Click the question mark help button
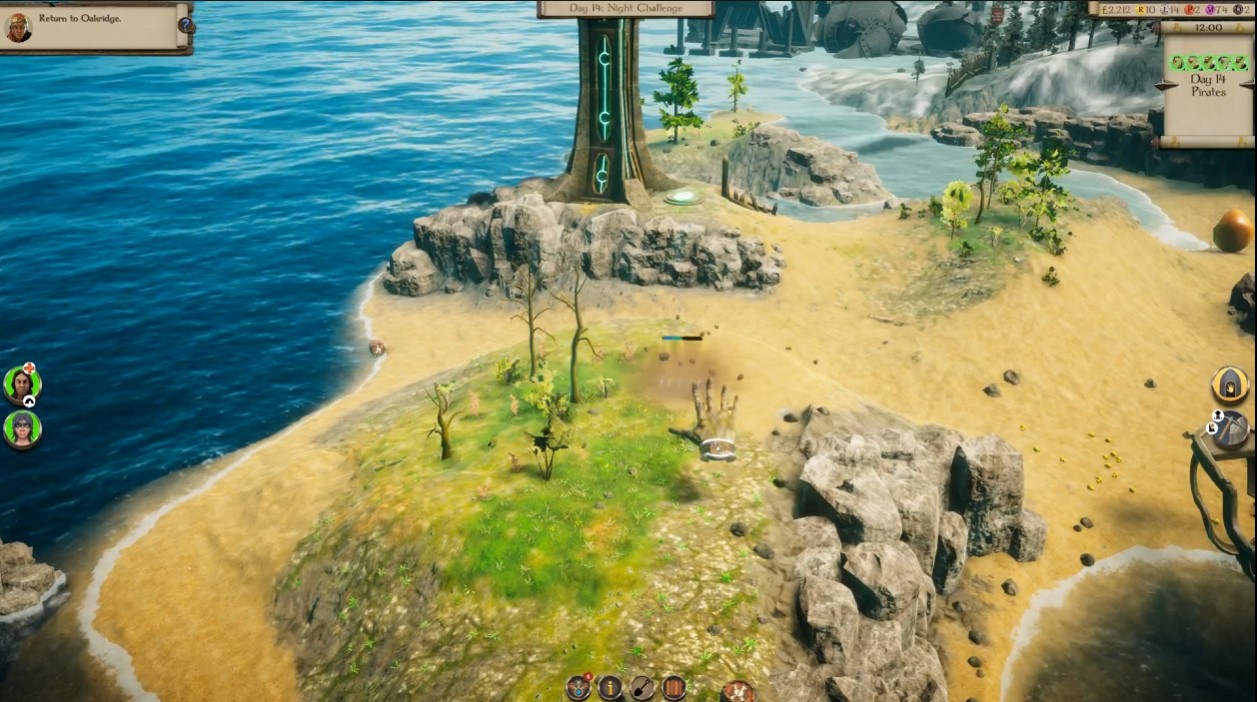 click(186, 25)
